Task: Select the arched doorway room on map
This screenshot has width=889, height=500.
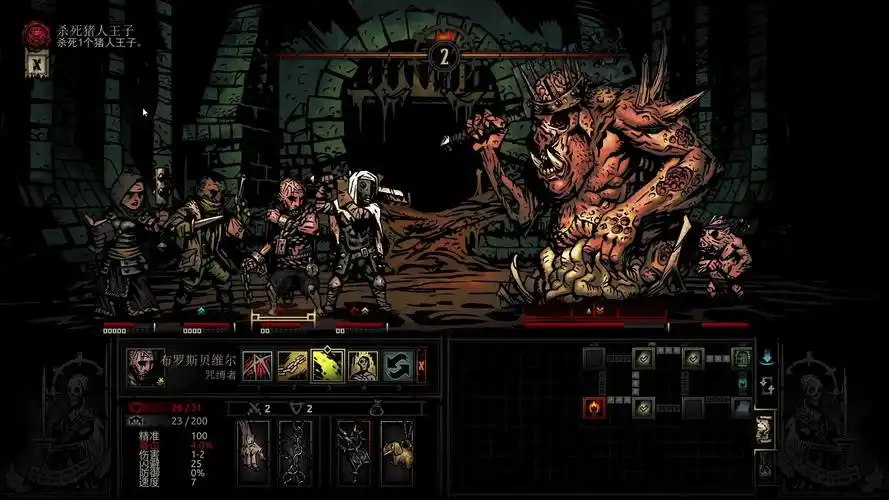Action: coord(741,357)
